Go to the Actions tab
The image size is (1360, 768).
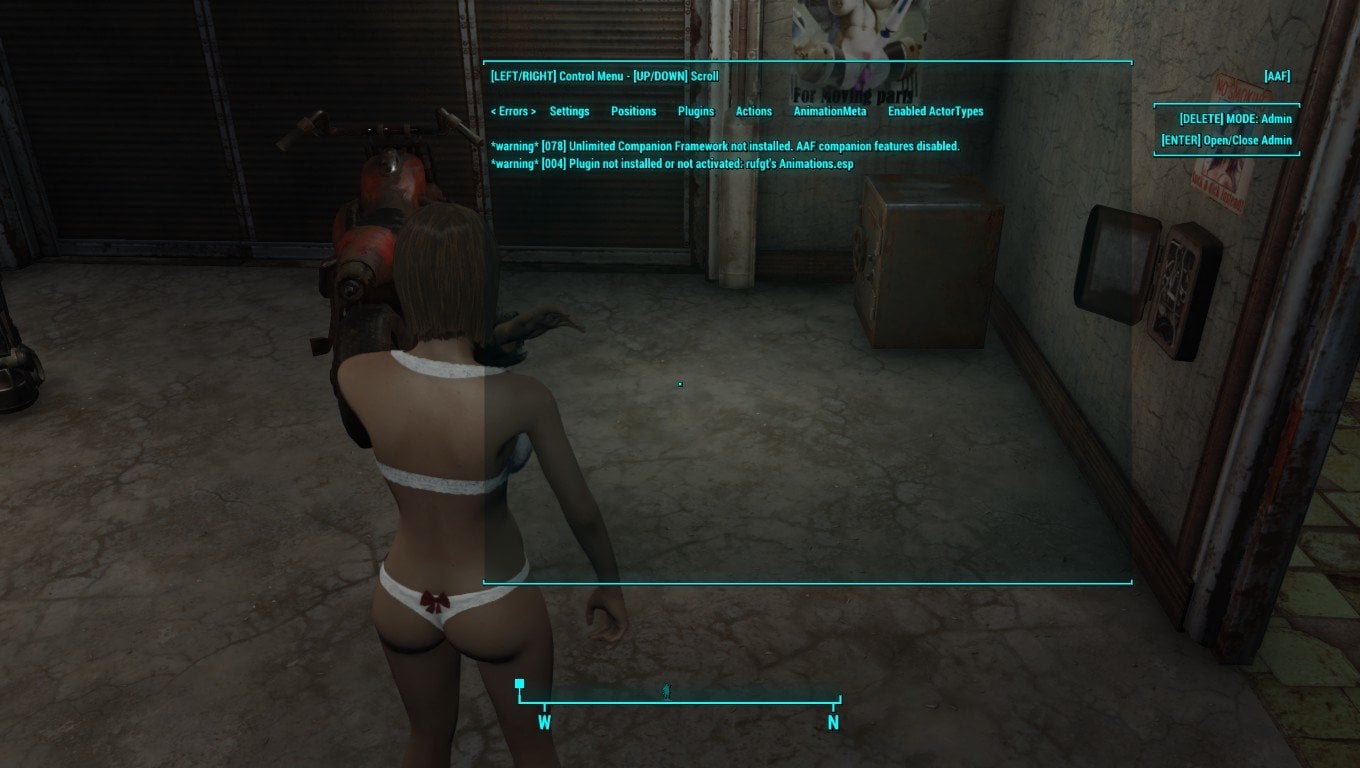coord(754,111)
